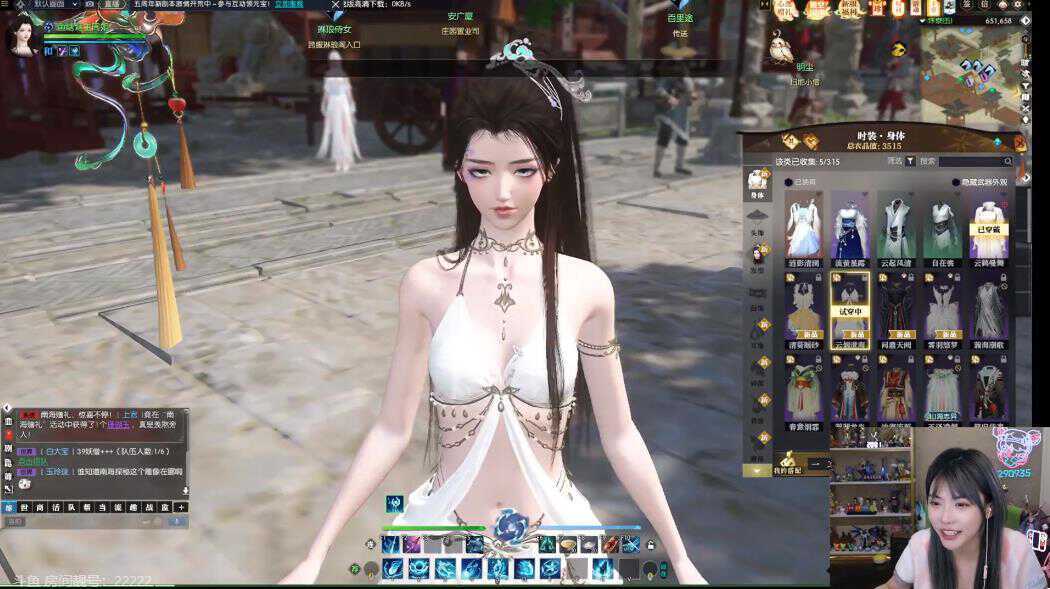Image resolution: width=1050 pixels, height=589 pixels.
Task: Click the player portrait avatar
Action: tap(20, 35)
